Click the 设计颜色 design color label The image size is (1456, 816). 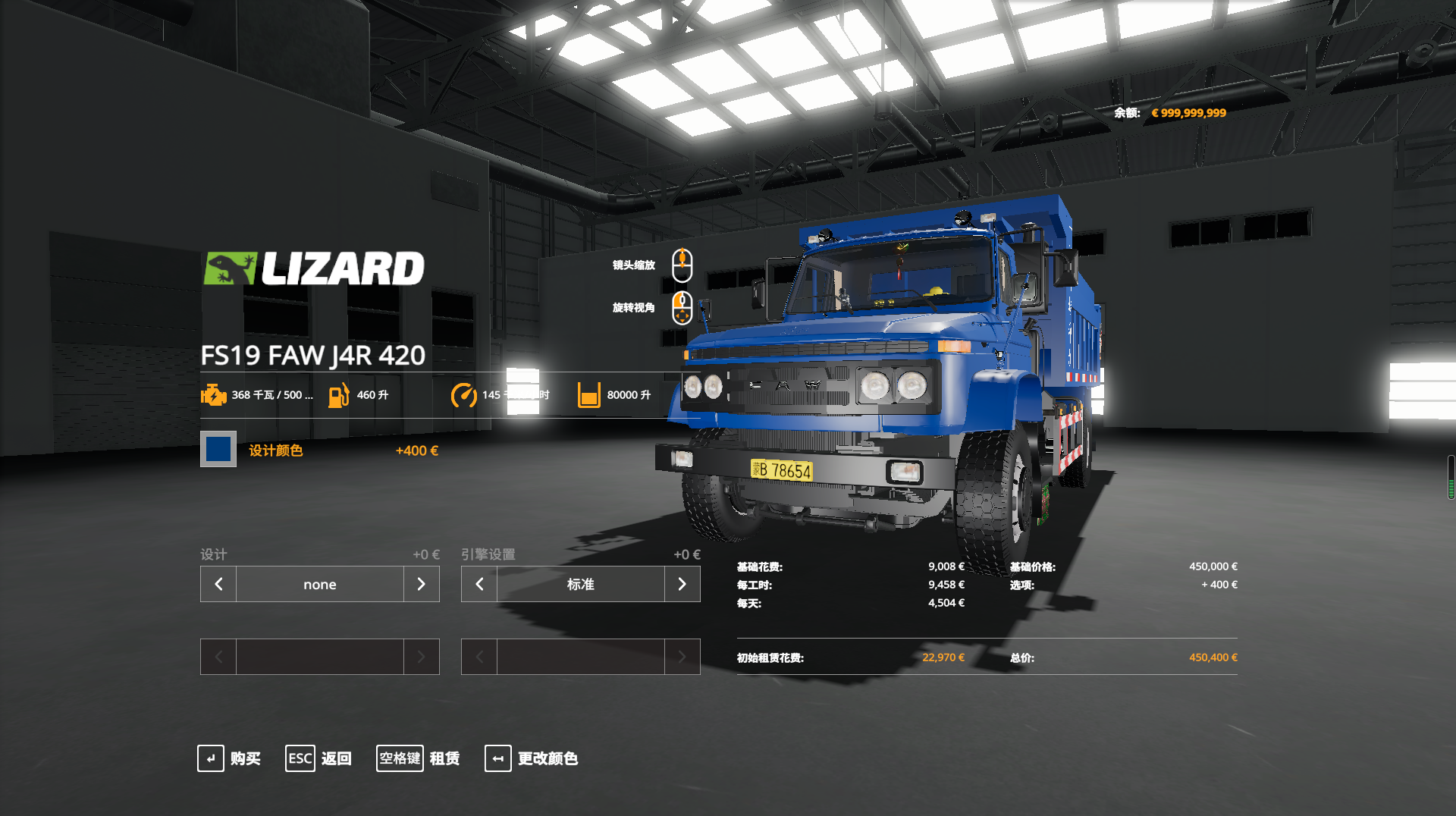coord(276,450)
